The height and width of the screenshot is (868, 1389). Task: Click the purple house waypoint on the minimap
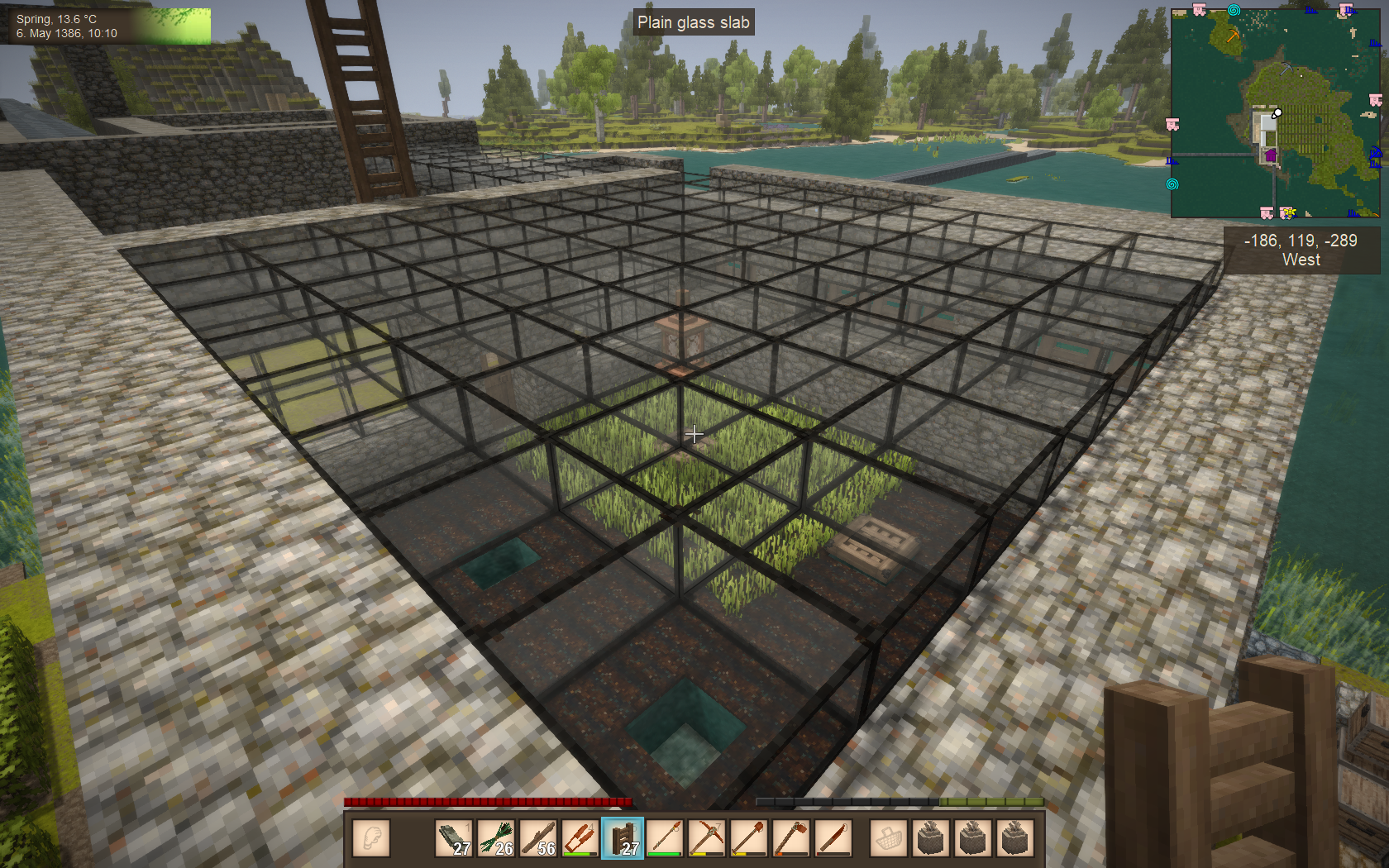[1271, 155]
